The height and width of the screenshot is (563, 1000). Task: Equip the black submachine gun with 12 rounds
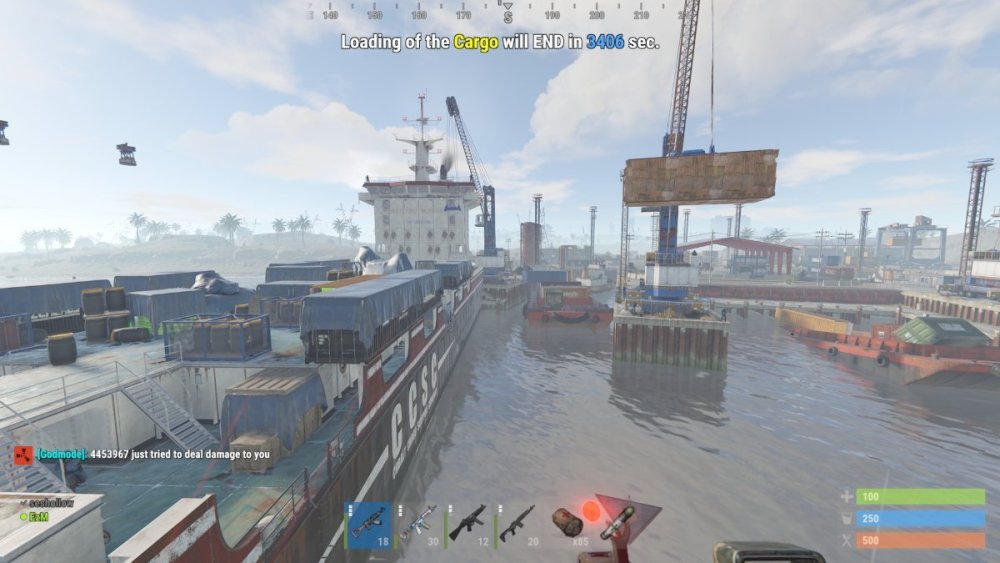click(468, 524)
